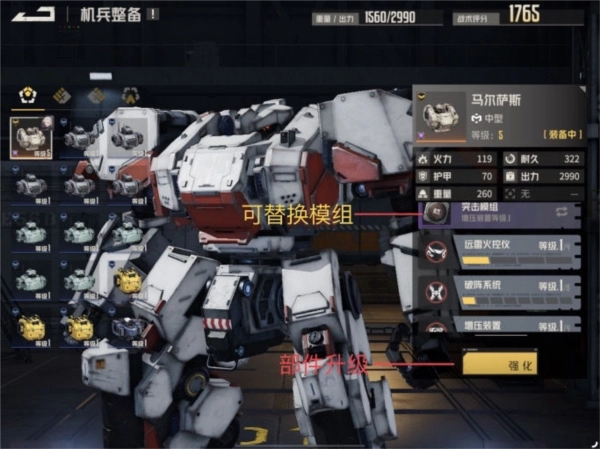
Task: Open the fourth parts category tab
Action: click(130, 96)
